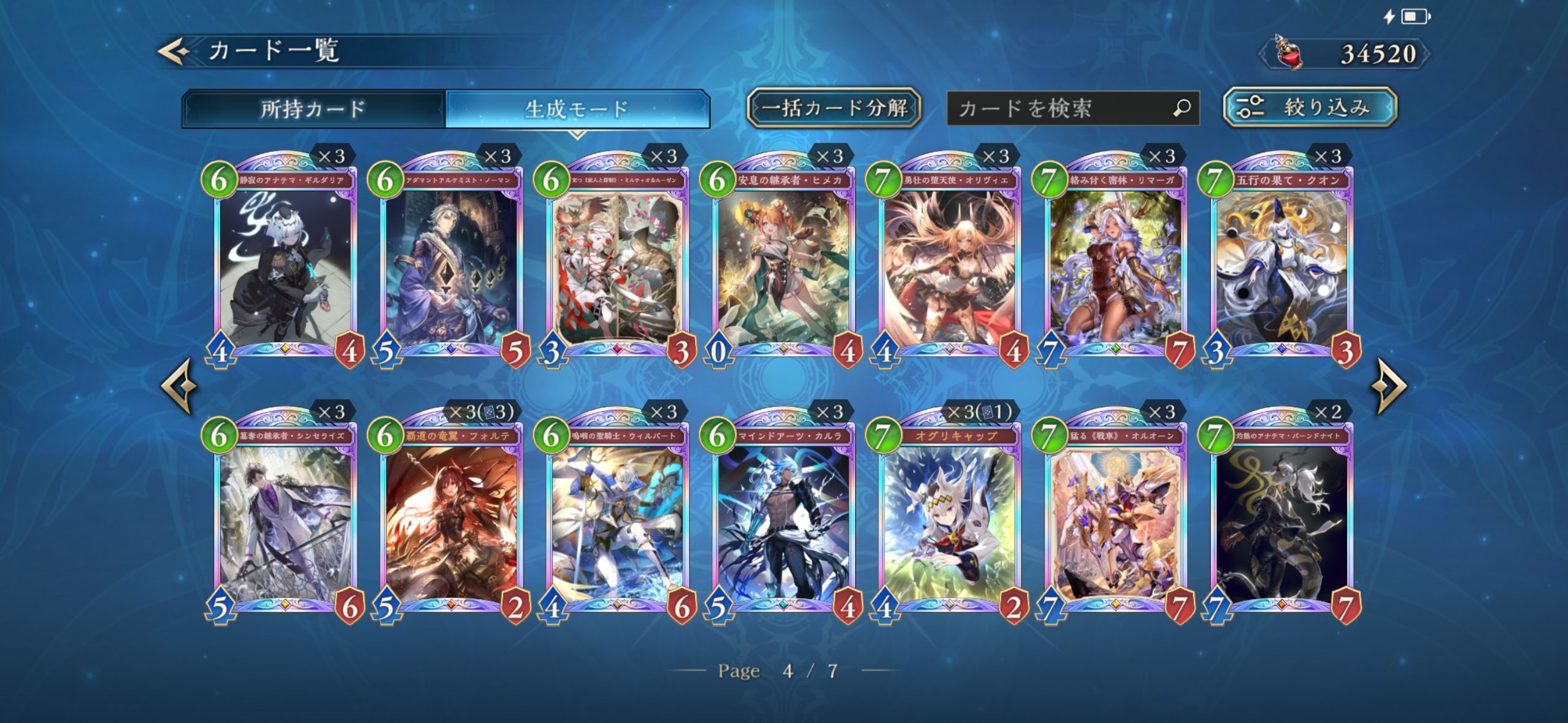The height and width of the screenshot is (723, 1568).
Task: Go to the next card page
Action: [x=1391, y=386]
